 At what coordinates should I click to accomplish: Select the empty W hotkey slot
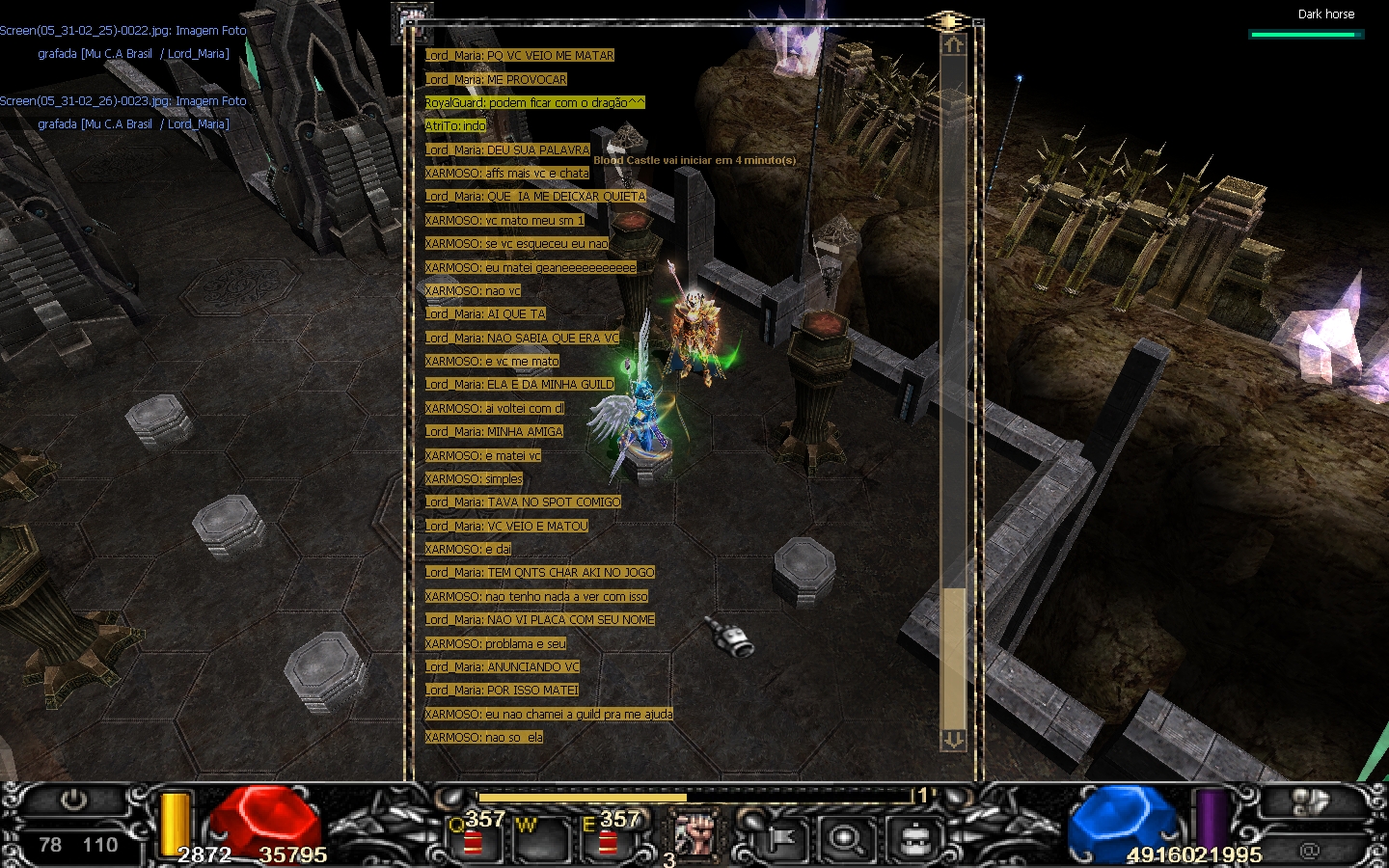[x=541, y=837]
